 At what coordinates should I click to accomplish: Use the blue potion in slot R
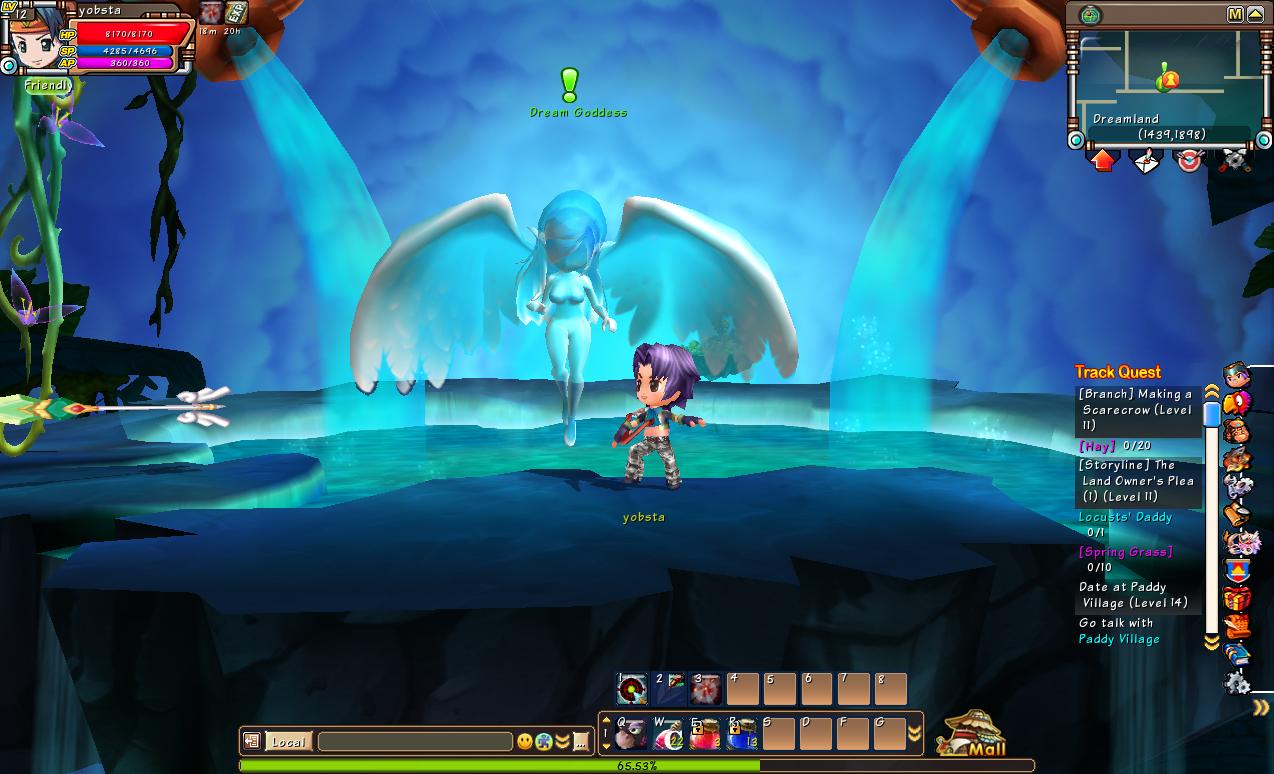[x=742, y=734]
